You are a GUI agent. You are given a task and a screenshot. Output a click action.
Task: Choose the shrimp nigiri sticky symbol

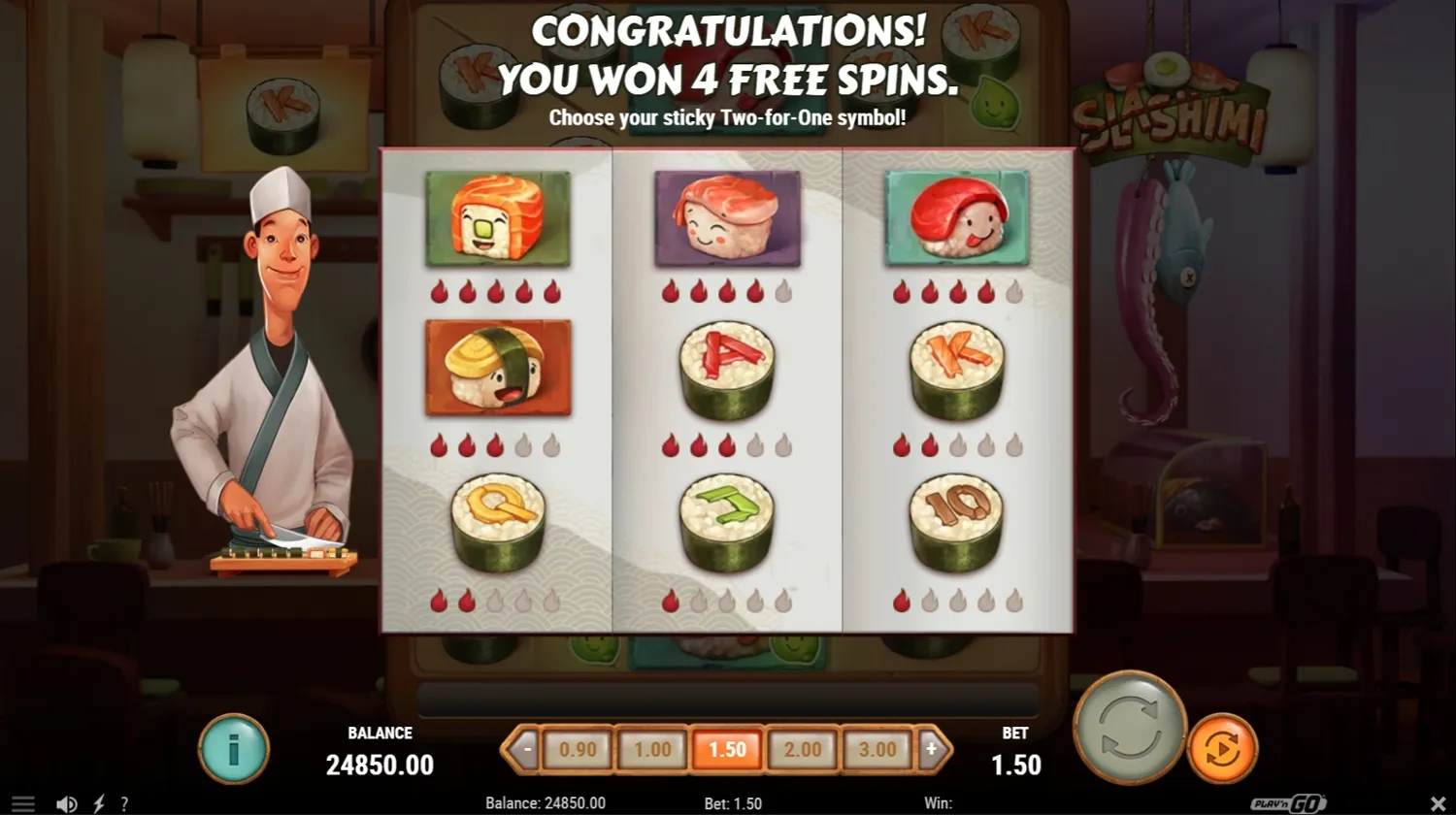coord(727,217)
